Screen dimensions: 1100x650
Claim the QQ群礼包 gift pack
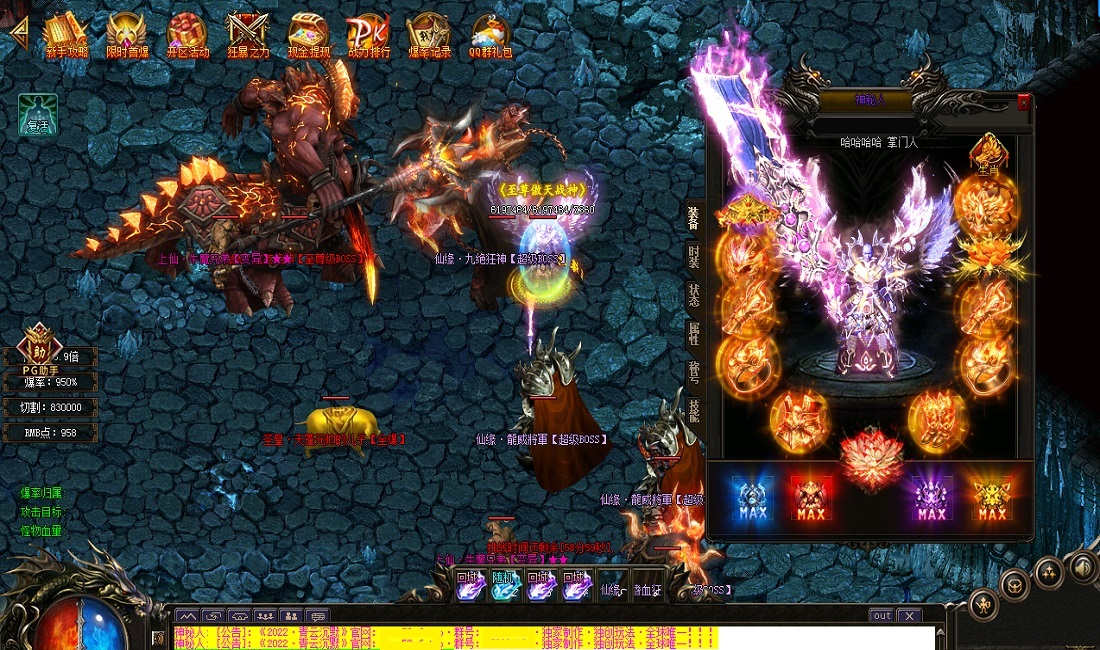[490, 35]
